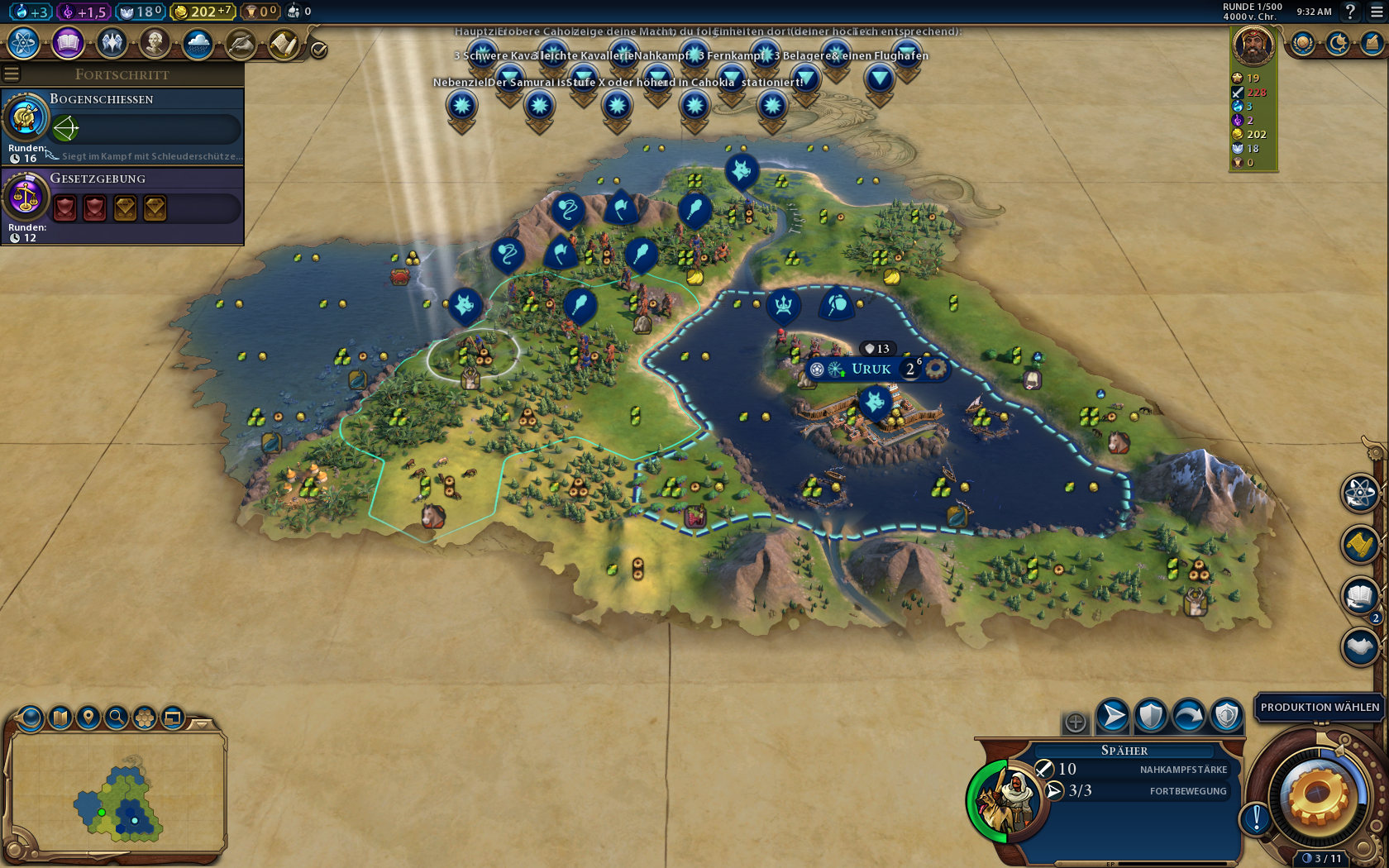Open the Gesetzgebung civic entry
This screenshot has width=1389, height=868.
(x=122, y=205)
